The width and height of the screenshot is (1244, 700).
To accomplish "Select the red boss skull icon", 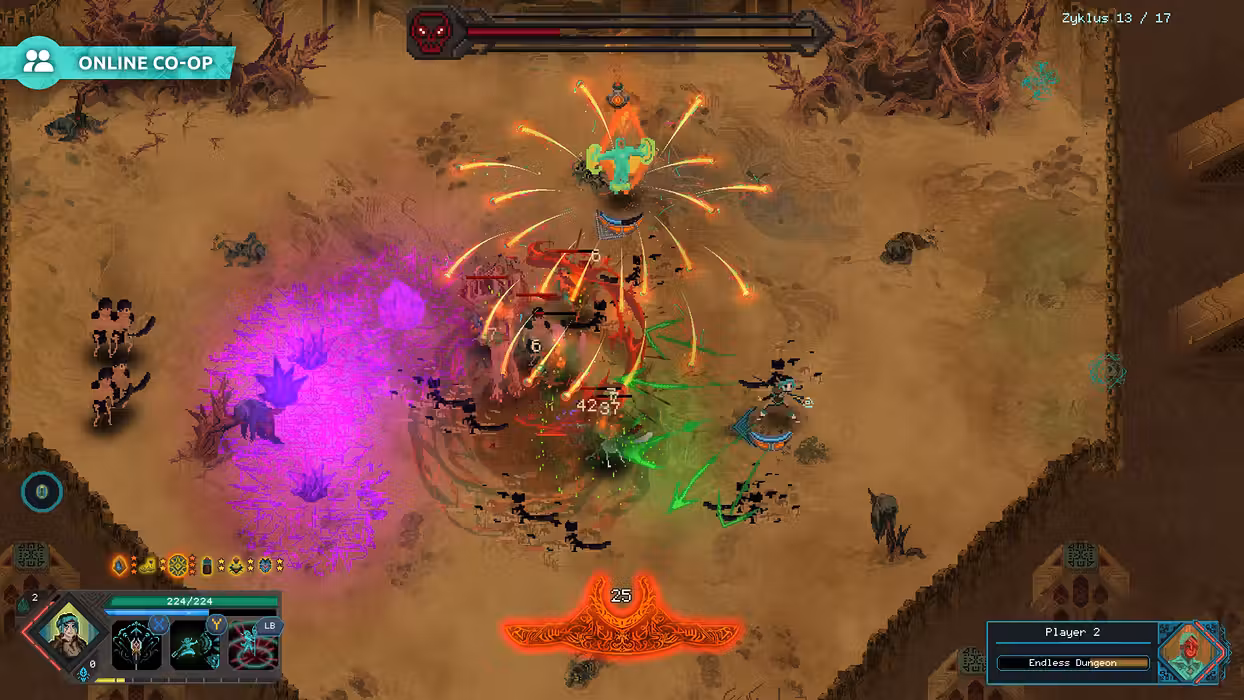I will pyautogui.click(x=432, y=33).
